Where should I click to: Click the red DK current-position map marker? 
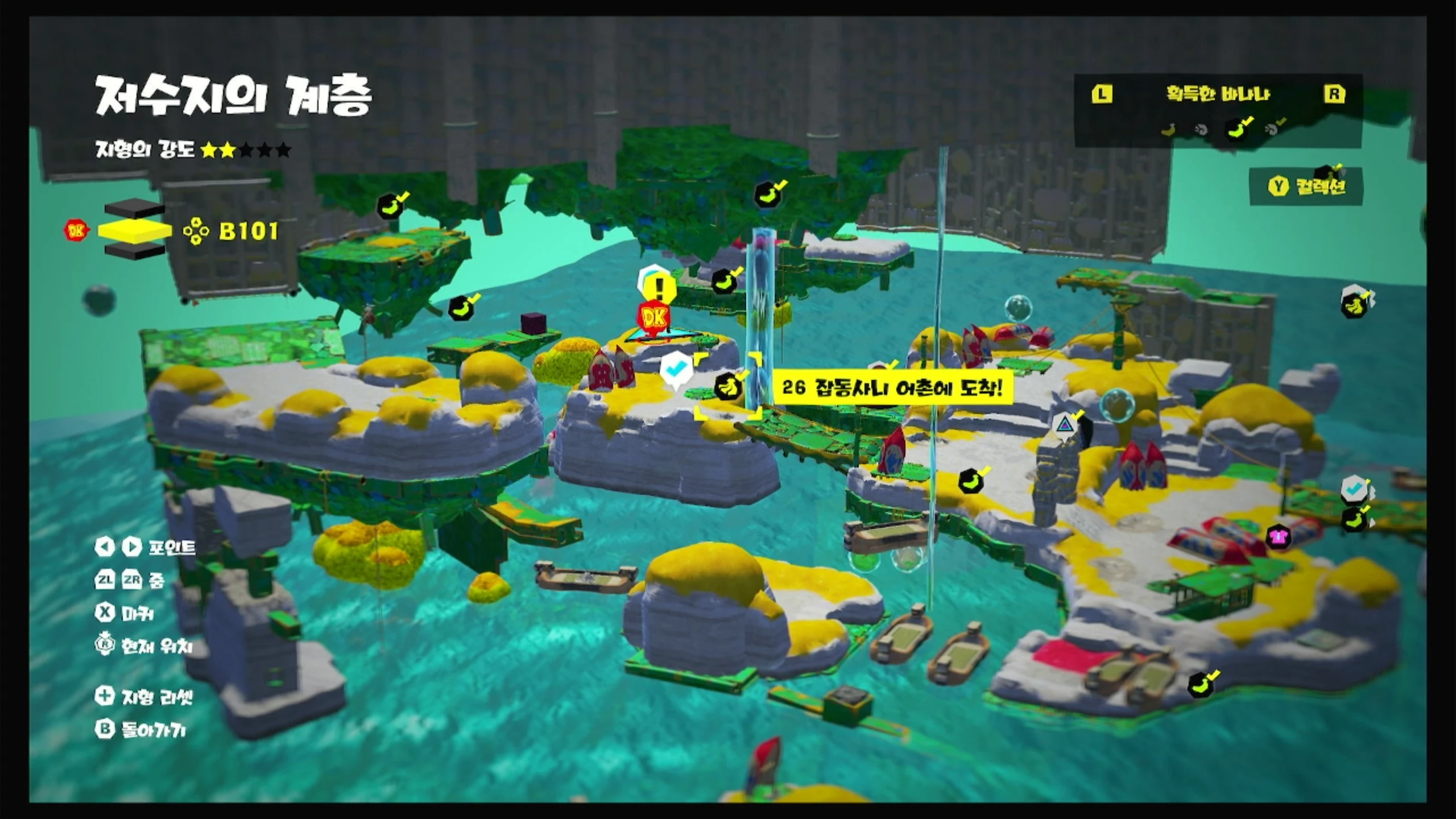(x=653, y=318)
